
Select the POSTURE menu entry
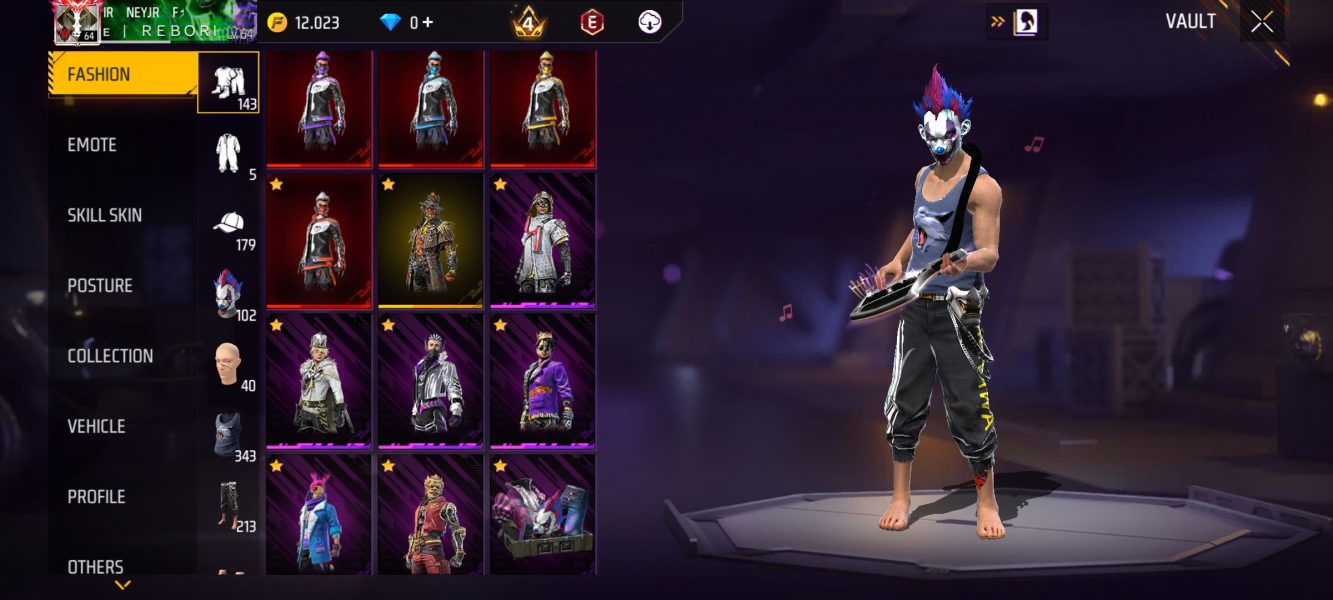(x=100, y=286)
